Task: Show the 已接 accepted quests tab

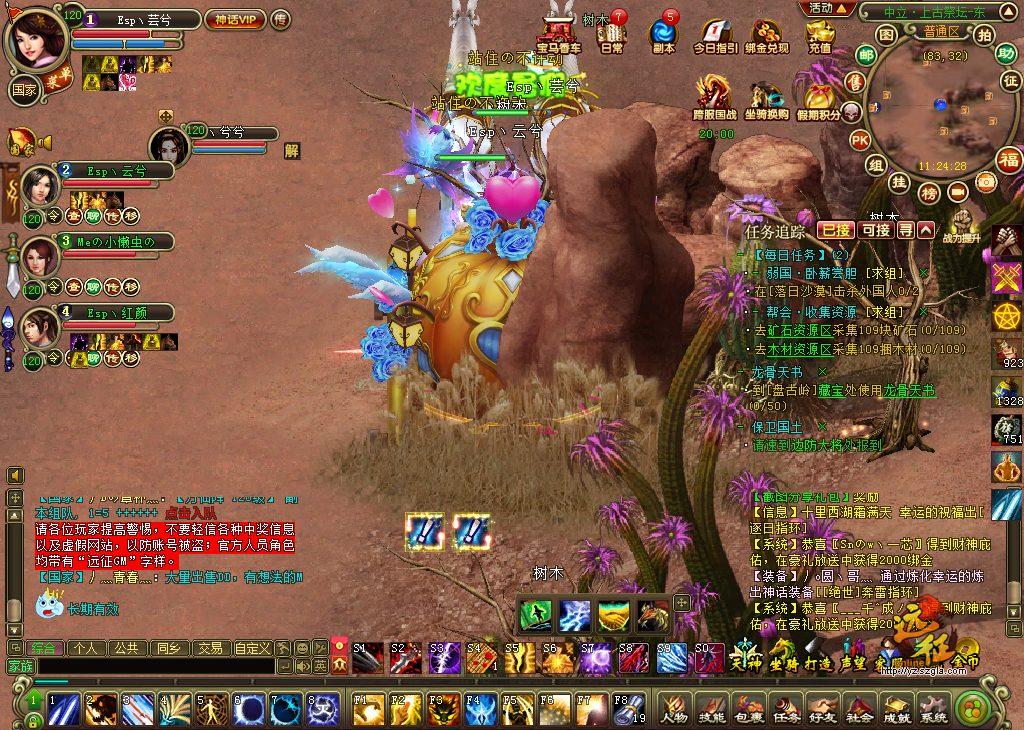Action: coord(836,230)
